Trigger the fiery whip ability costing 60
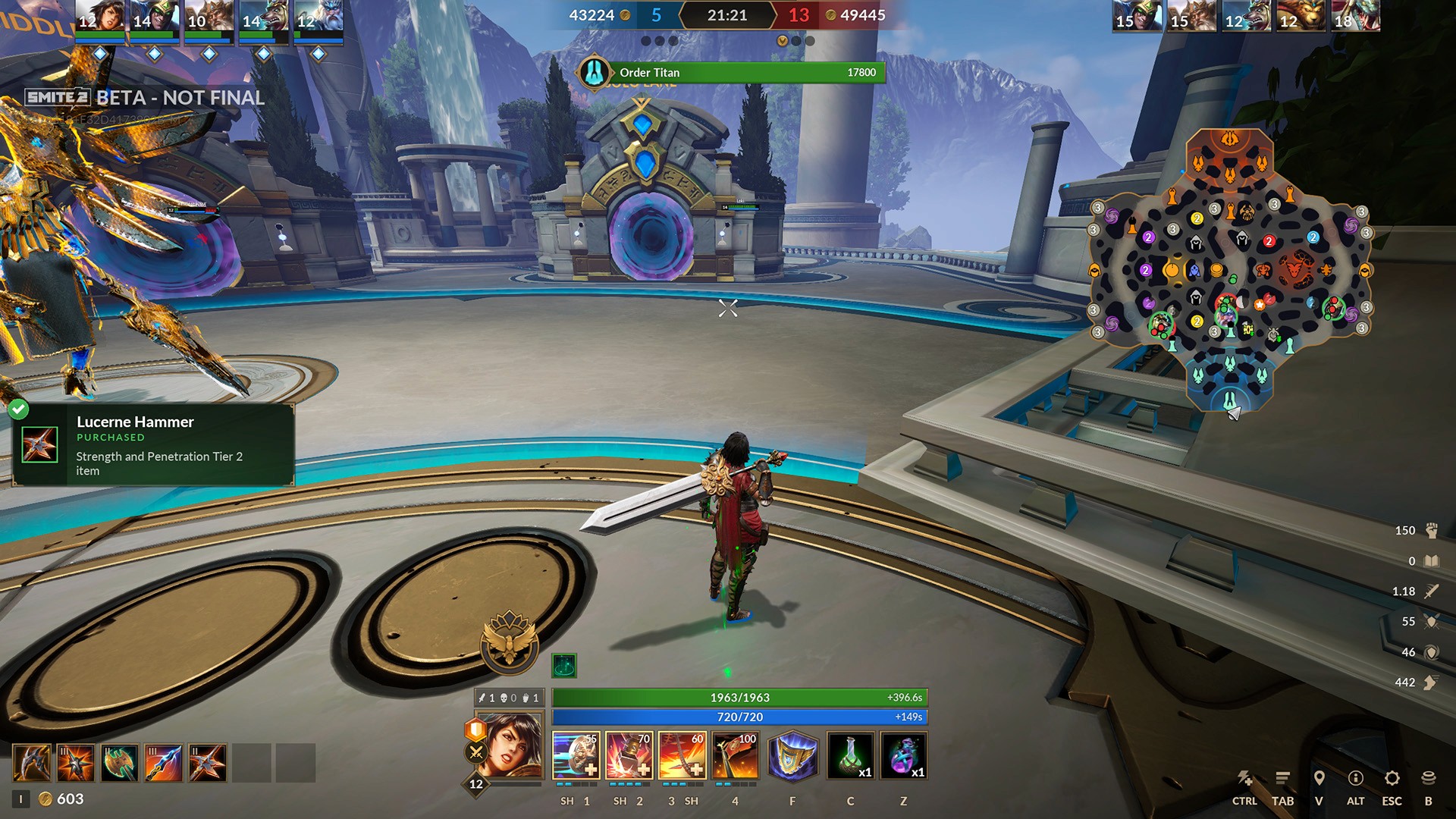The height and width of the screenshot is (819, 1456). coord(682,755)
